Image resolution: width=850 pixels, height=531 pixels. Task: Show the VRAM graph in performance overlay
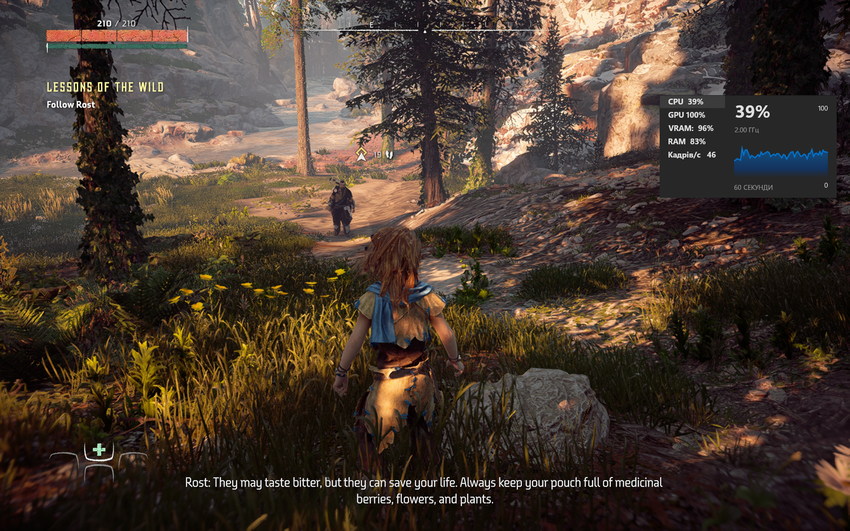tap(692, 128)
